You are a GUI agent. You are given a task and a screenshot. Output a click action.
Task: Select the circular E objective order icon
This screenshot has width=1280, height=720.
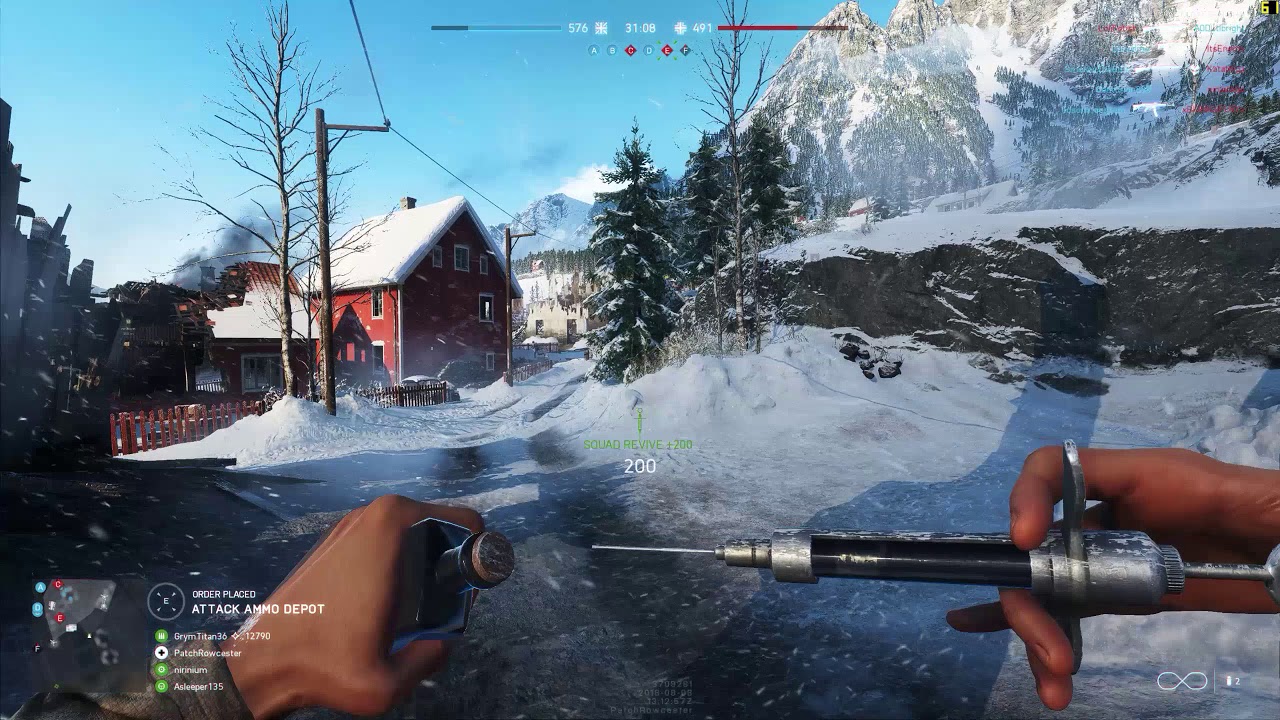[x=166, y=601]
